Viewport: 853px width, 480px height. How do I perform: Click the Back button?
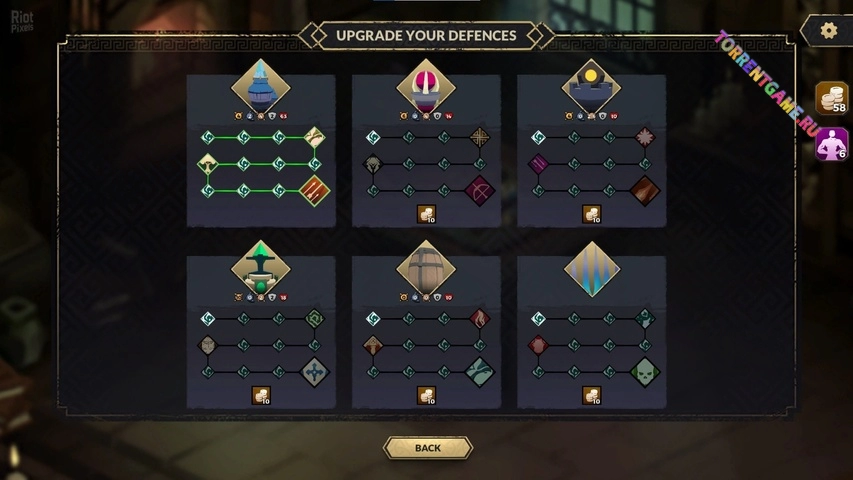click(x=427, y=448)
